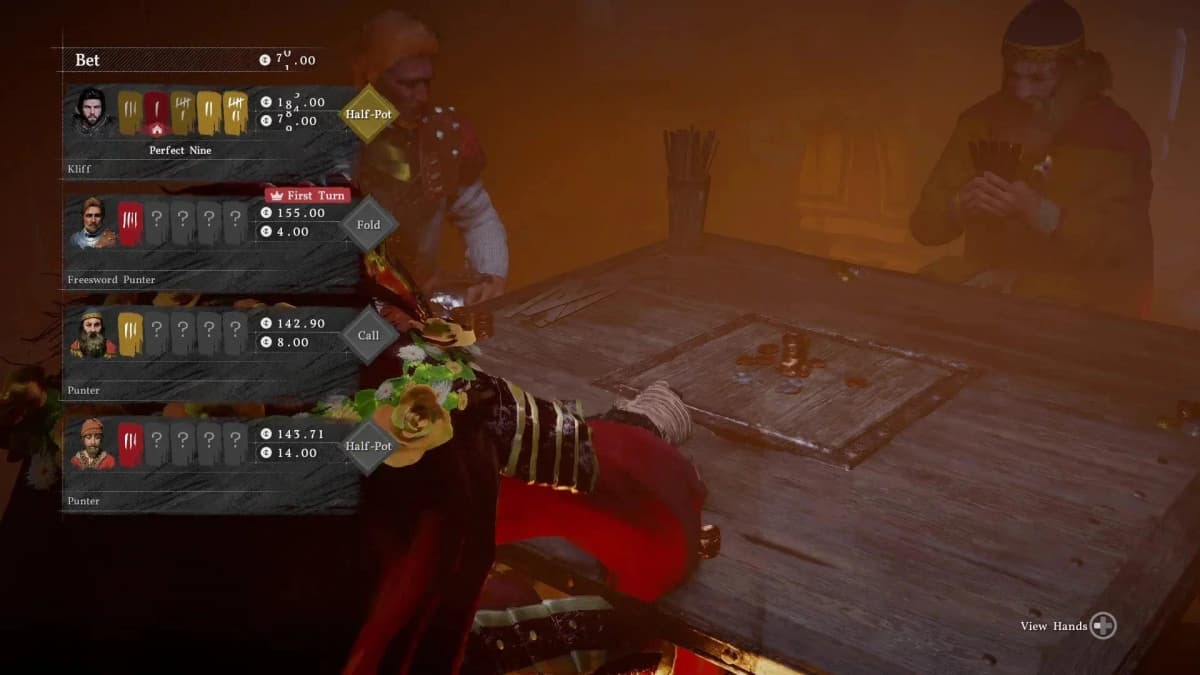
Task: Select Kliff's player row
Action: 210,132
